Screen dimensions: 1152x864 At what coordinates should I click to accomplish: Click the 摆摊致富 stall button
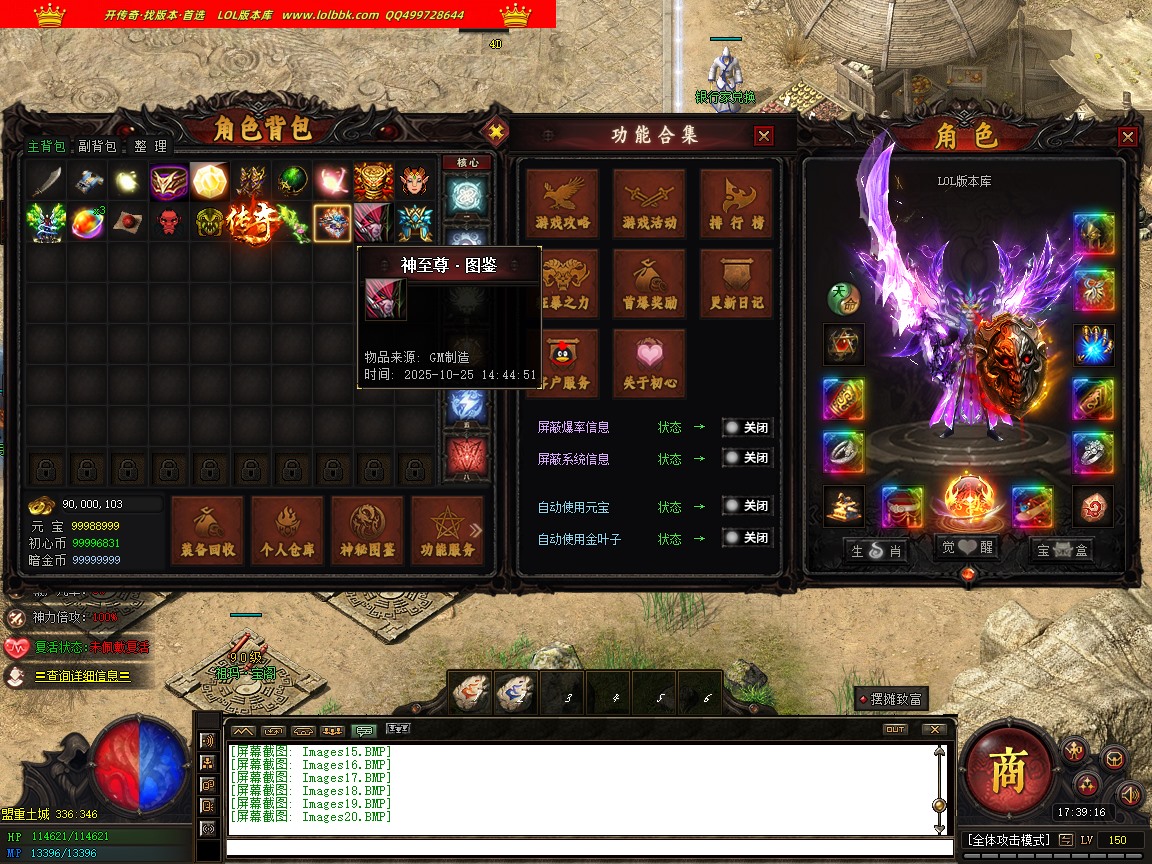[x=890, y=699]
